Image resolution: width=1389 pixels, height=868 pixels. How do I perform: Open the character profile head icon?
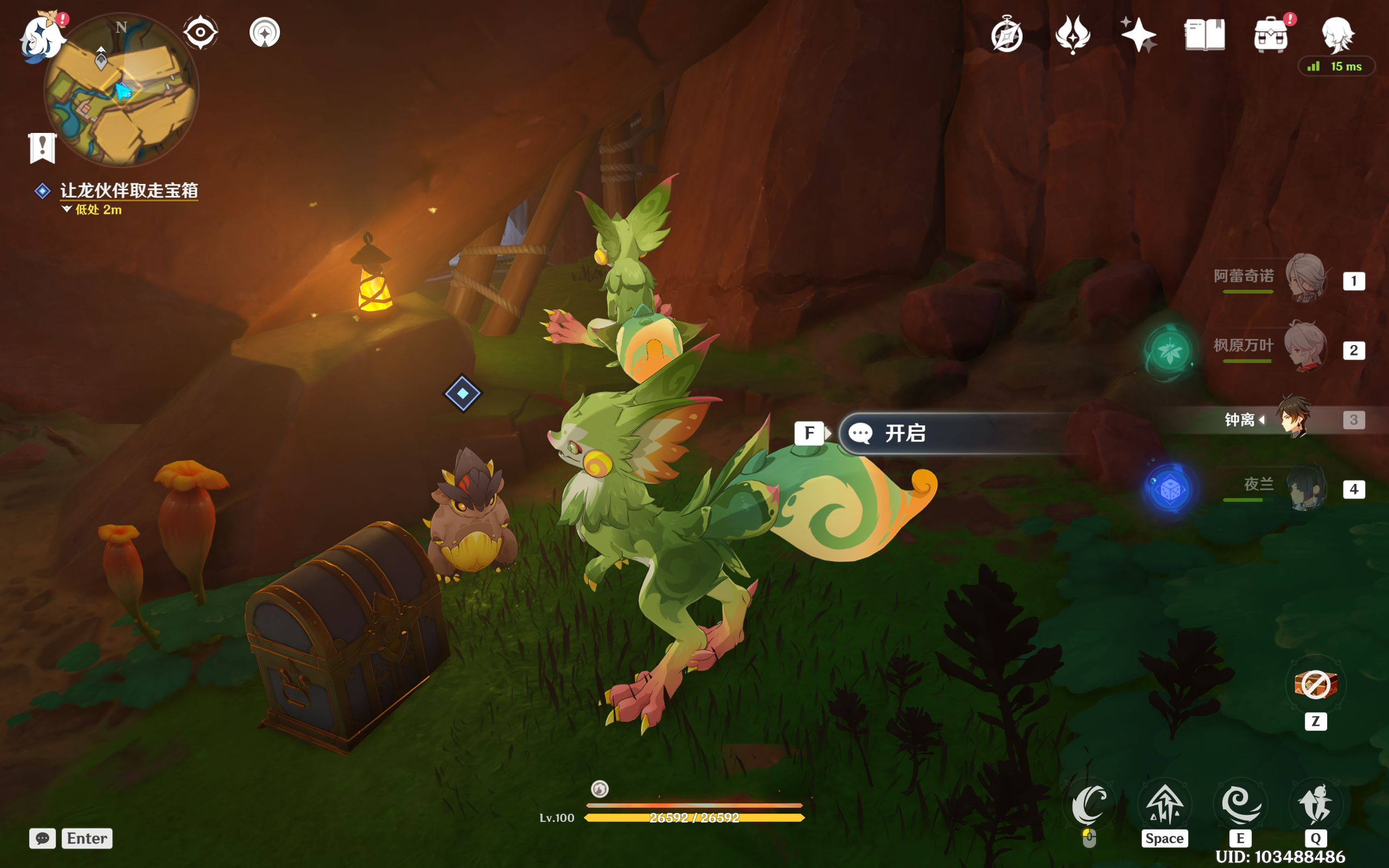(x=1337, y=35)
